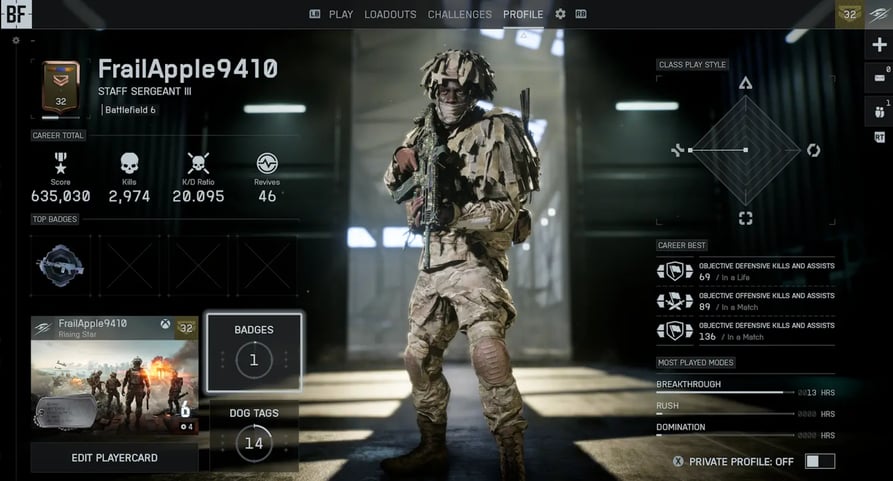The height and width of the screenshot is (481, 893).
Task: Click the plus button in the side panel
Action: [879, 45]
